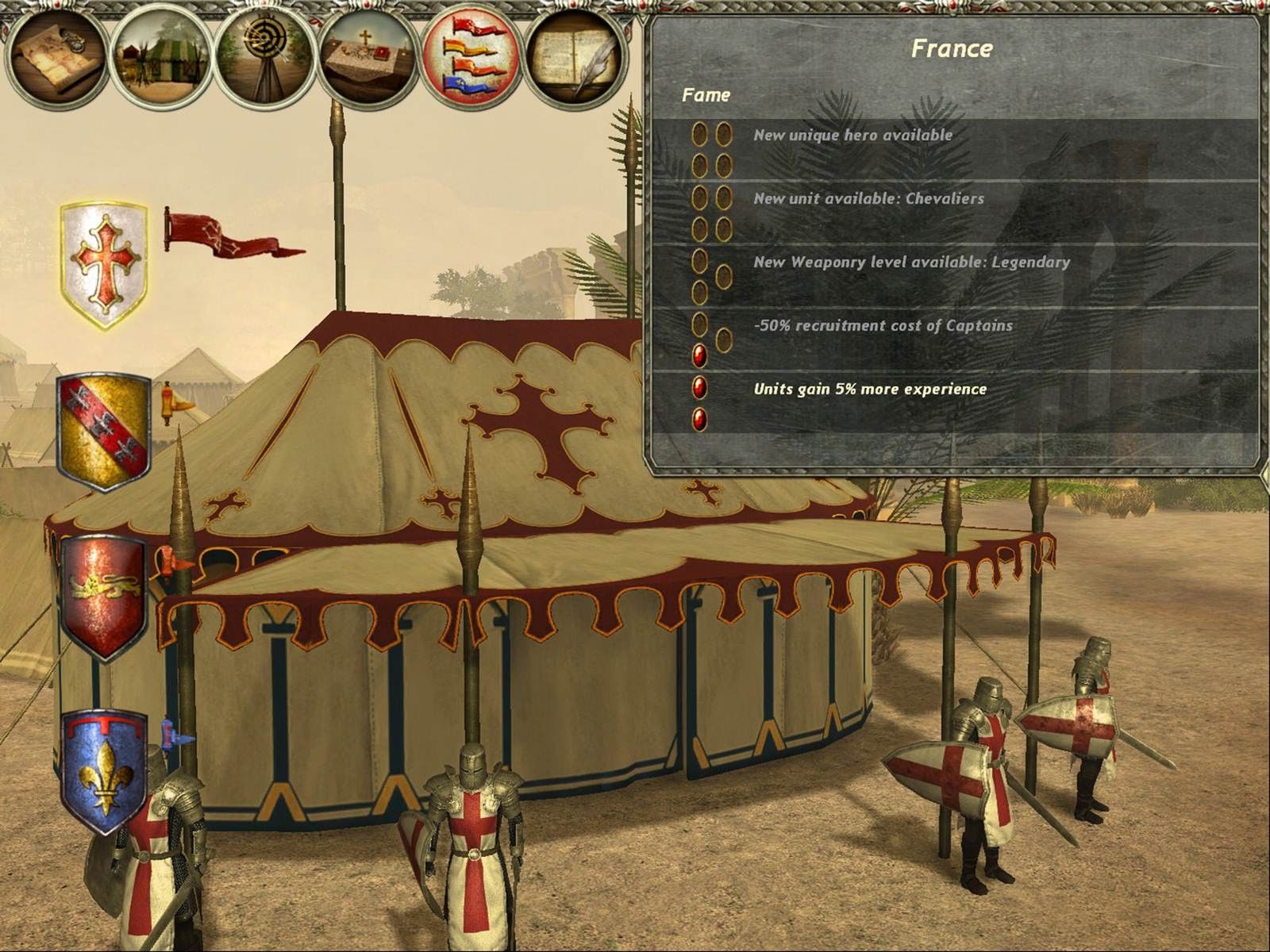Select the unique hero fame reward

point(852,136)
